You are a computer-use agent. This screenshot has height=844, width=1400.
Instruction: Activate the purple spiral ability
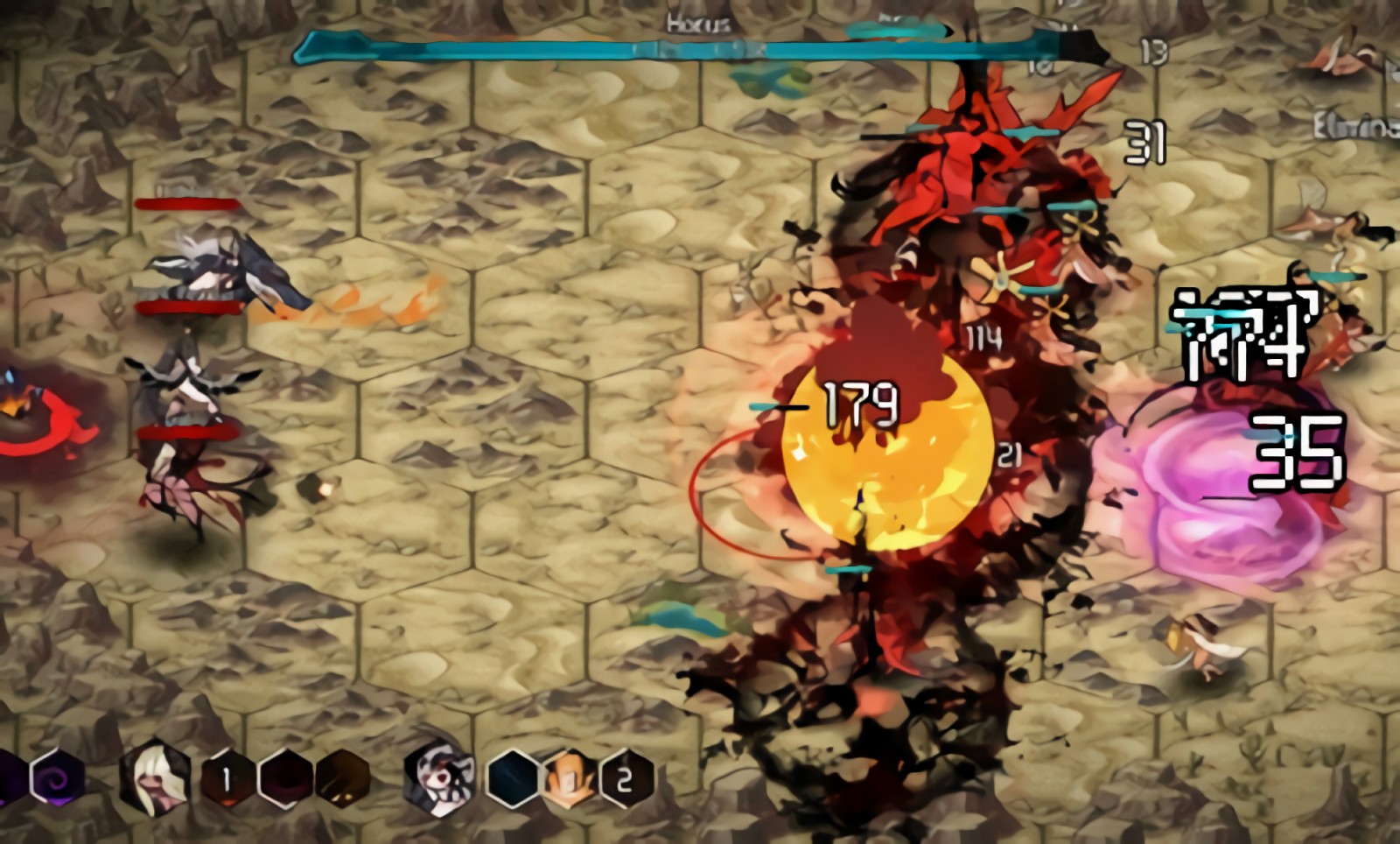click(57, 778)
